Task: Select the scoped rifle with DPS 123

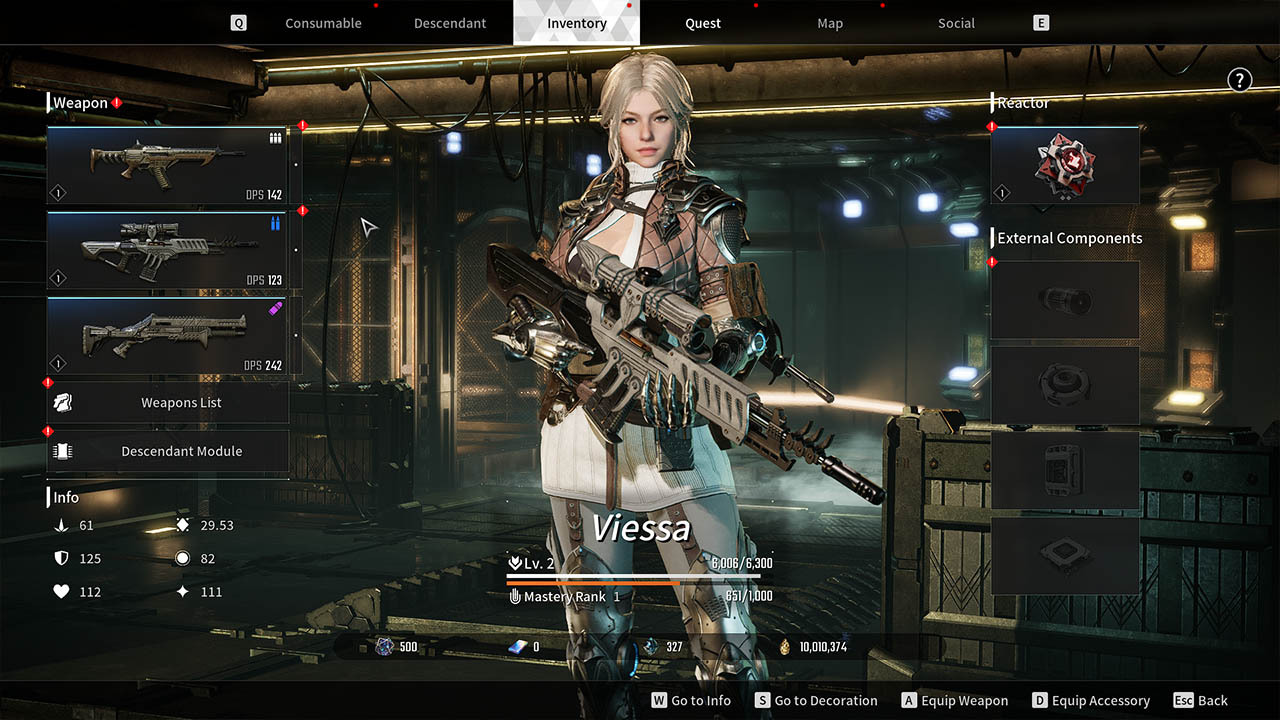Action: [x=167, y=250]
